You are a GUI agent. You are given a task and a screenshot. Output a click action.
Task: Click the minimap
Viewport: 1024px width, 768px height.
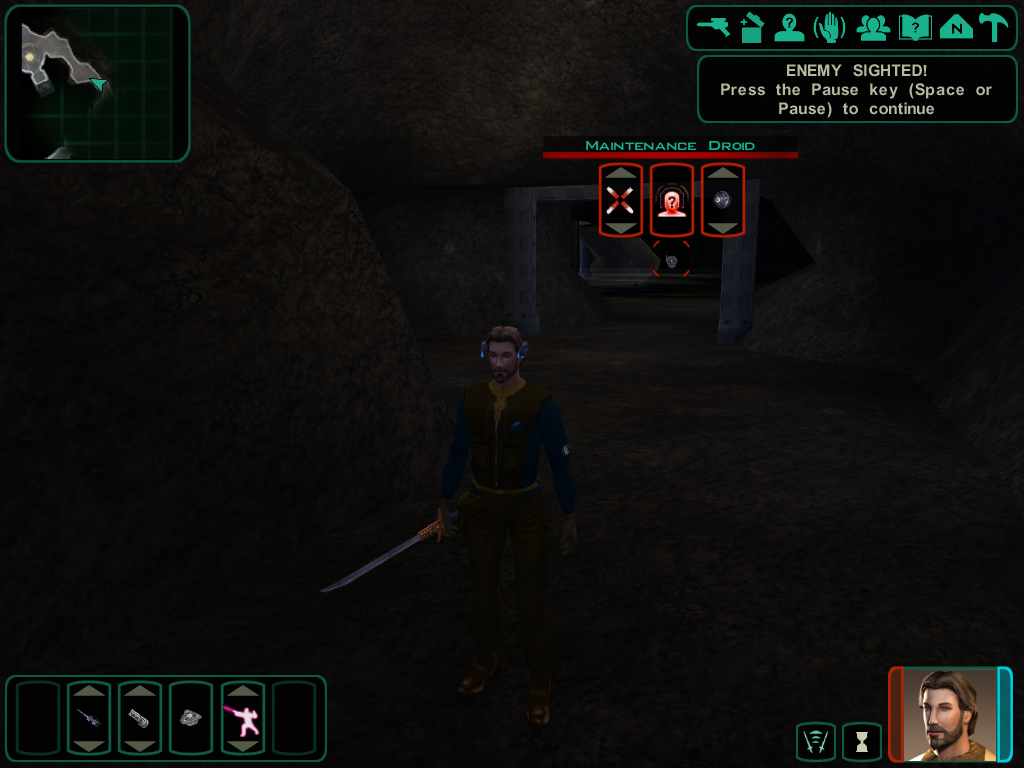tap(97, 83)
